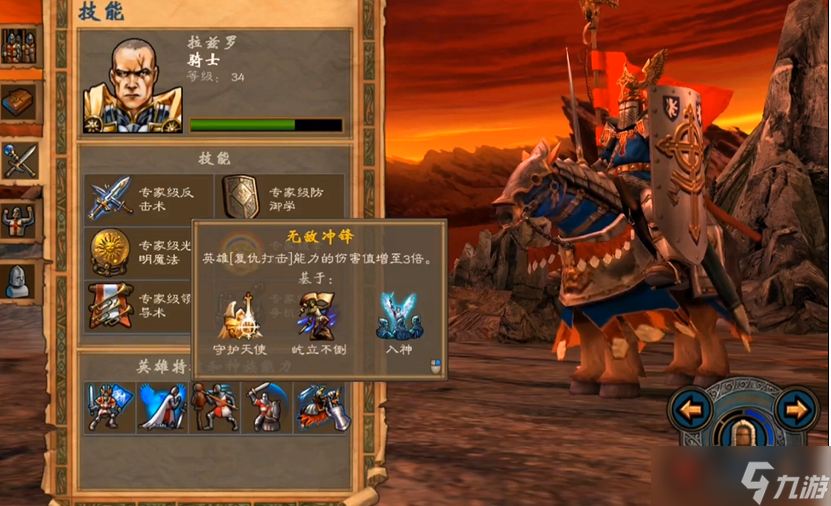
Task: Choose the white-caped kneeling knight ability
Action: tap(162, 407)
